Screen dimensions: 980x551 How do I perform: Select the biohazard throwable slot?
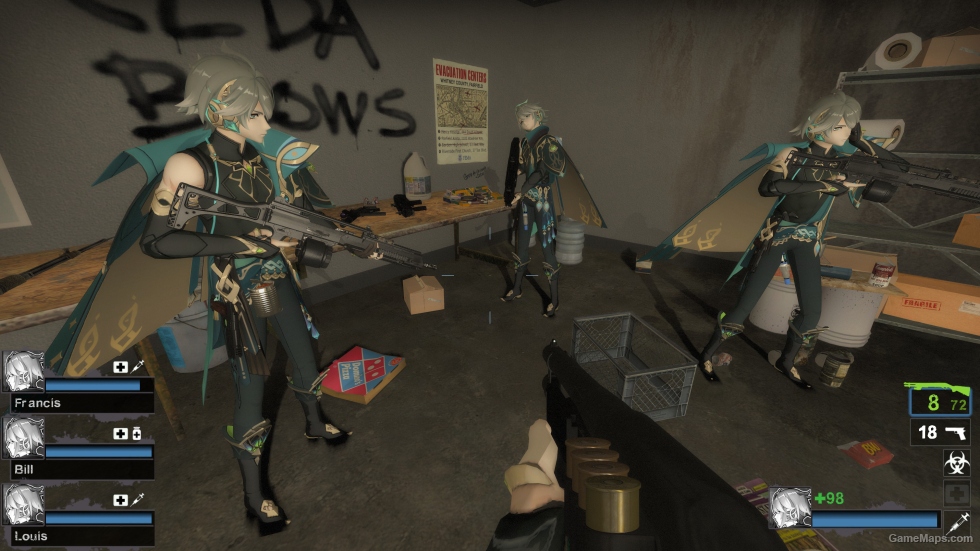point(956,462)
